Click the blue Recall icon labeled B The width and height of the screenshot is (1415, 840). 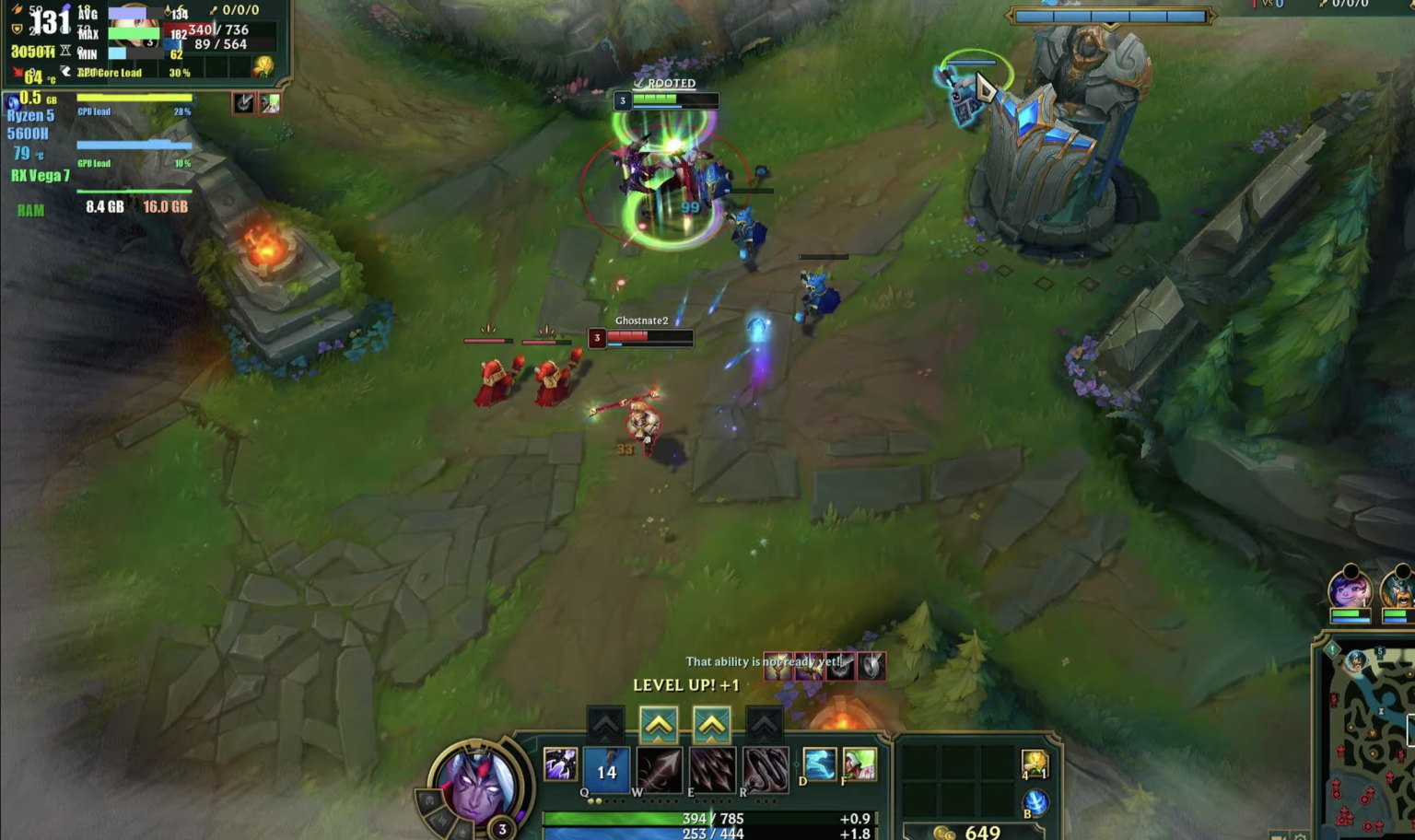1035,801
